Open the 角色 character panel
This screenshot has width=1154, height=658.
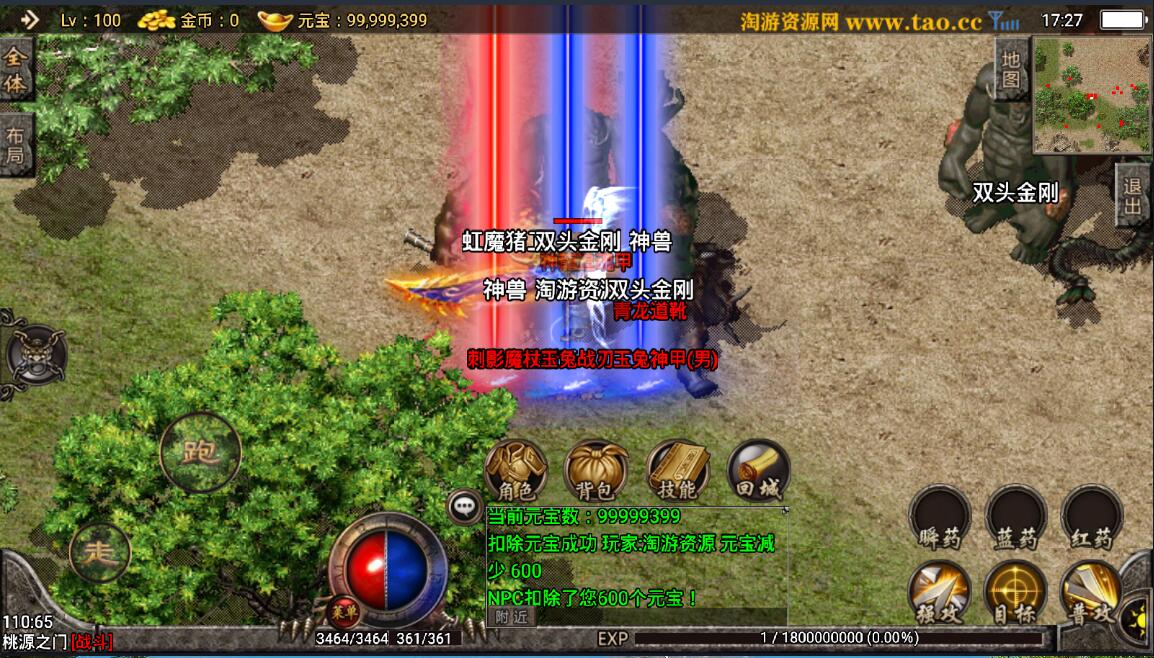tap(516, 470)
